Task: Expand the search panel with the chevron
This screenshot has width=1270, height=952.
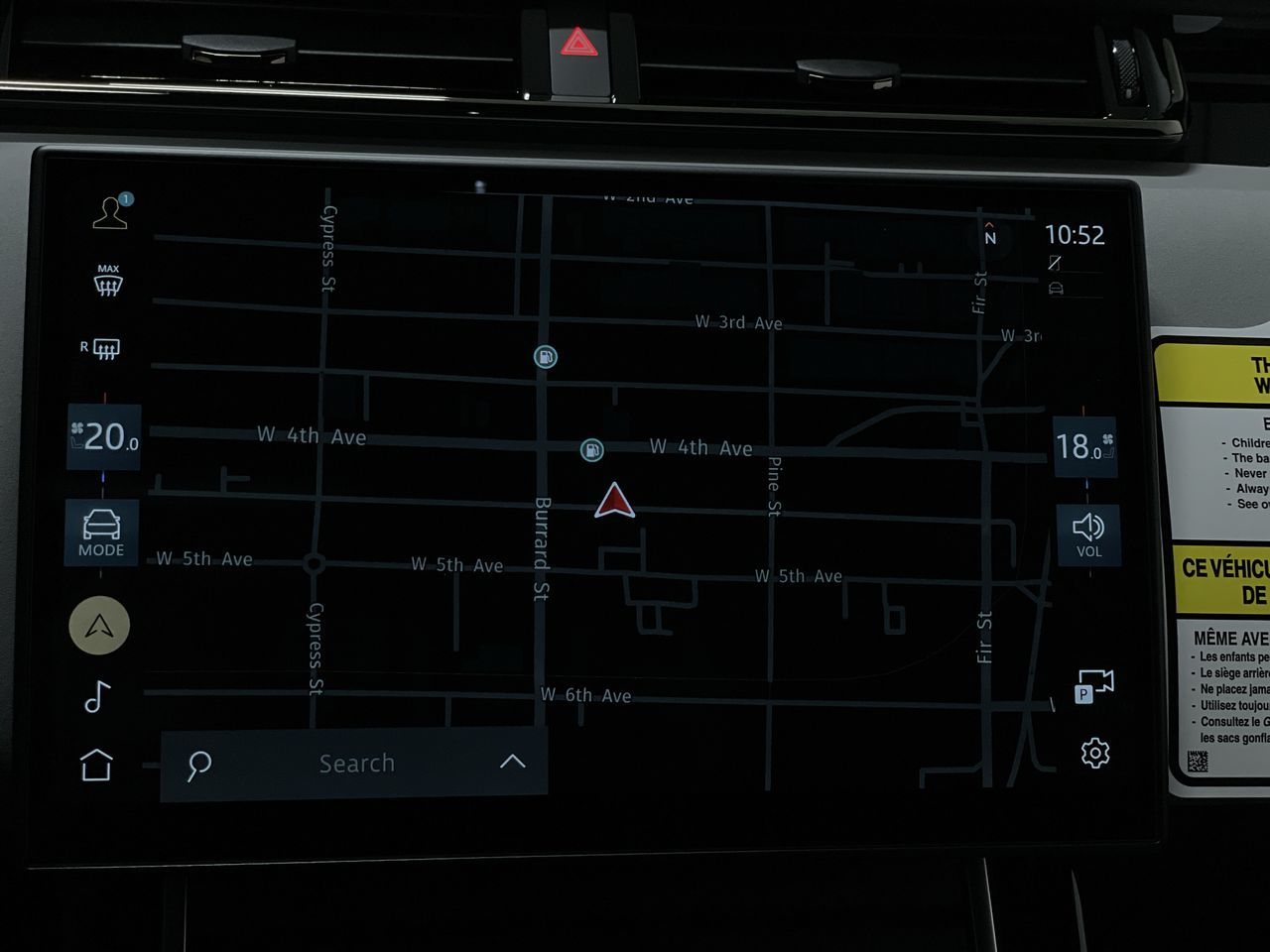Action: click(x=512, y=762)
